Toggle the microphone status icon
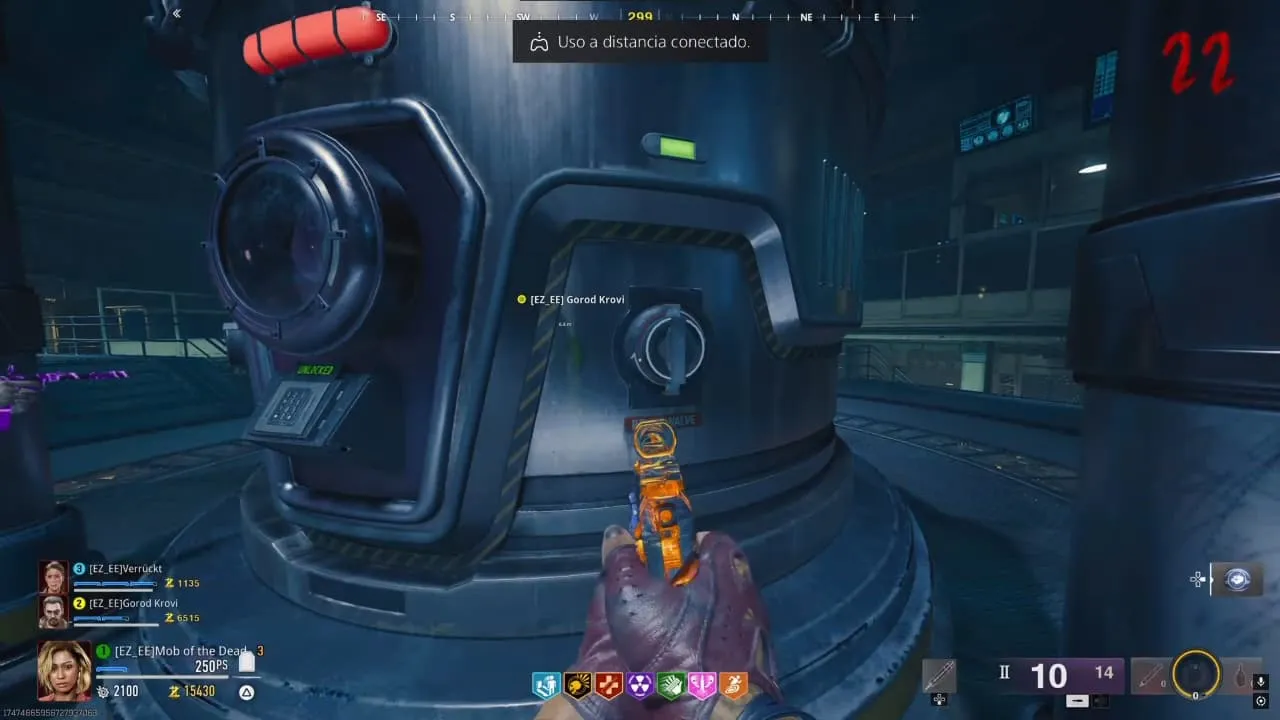 (1261, 682)
